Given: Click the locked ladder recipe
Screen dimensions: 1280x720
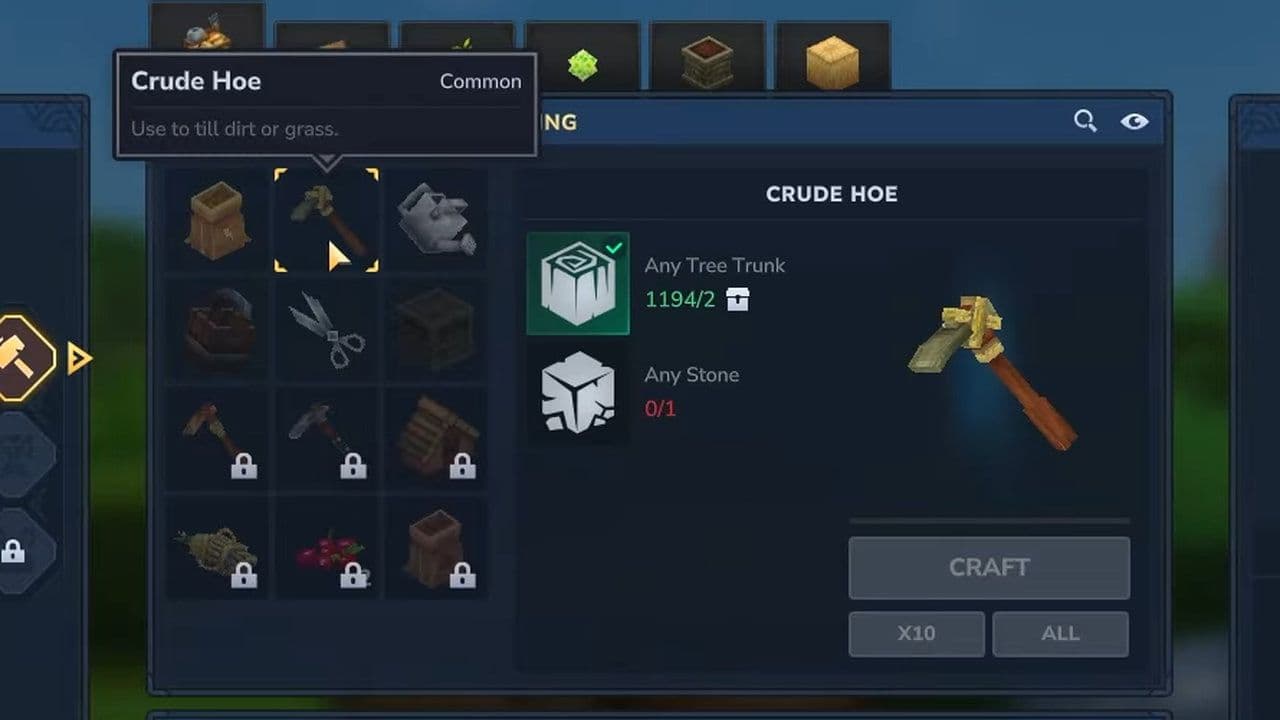Looking at the screenshot, I should [x=435, y=438].
